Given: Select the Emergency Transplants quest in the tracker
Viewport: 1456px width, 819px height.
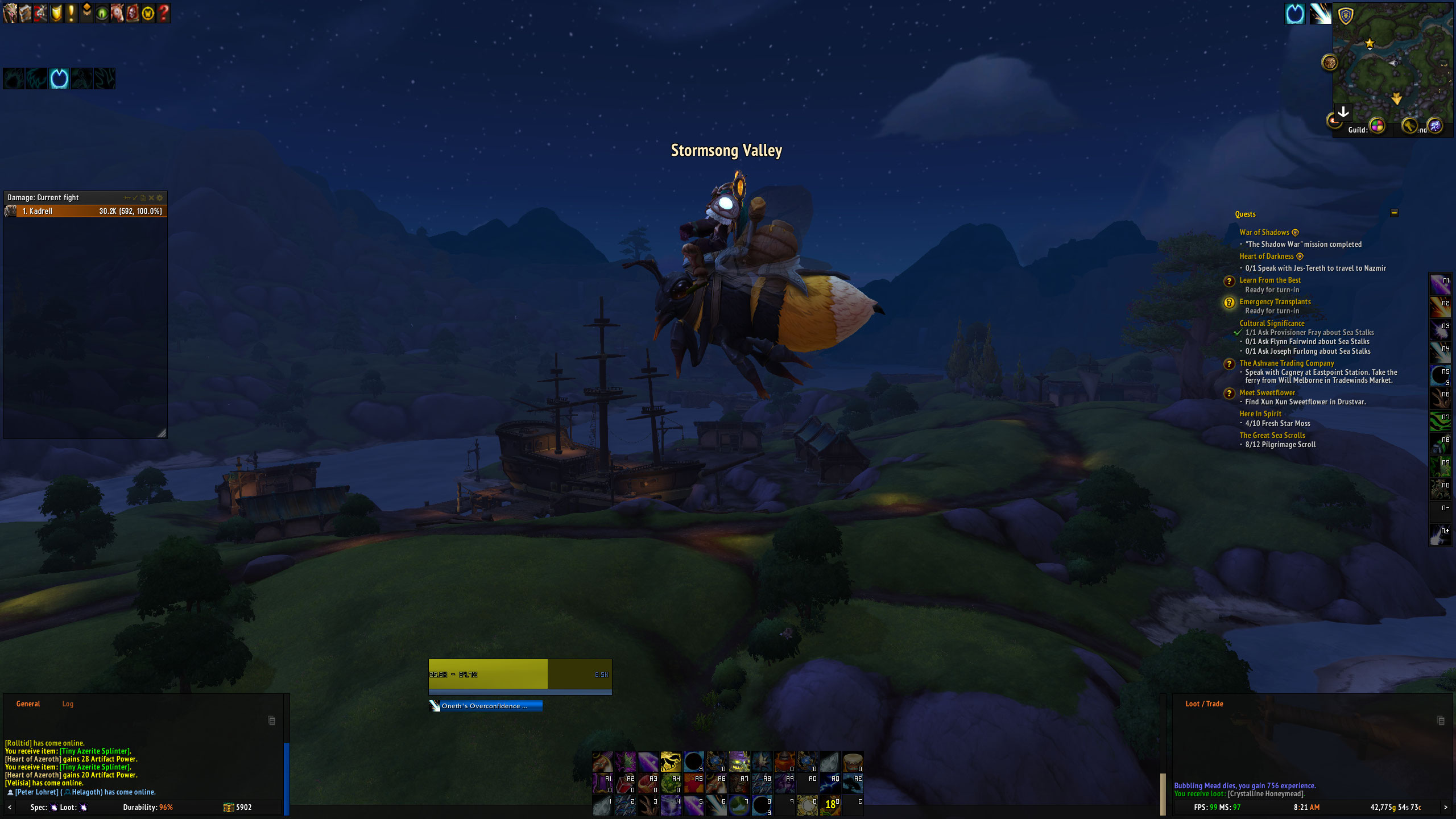Looking at the screenshot, I should point(1275,302).
